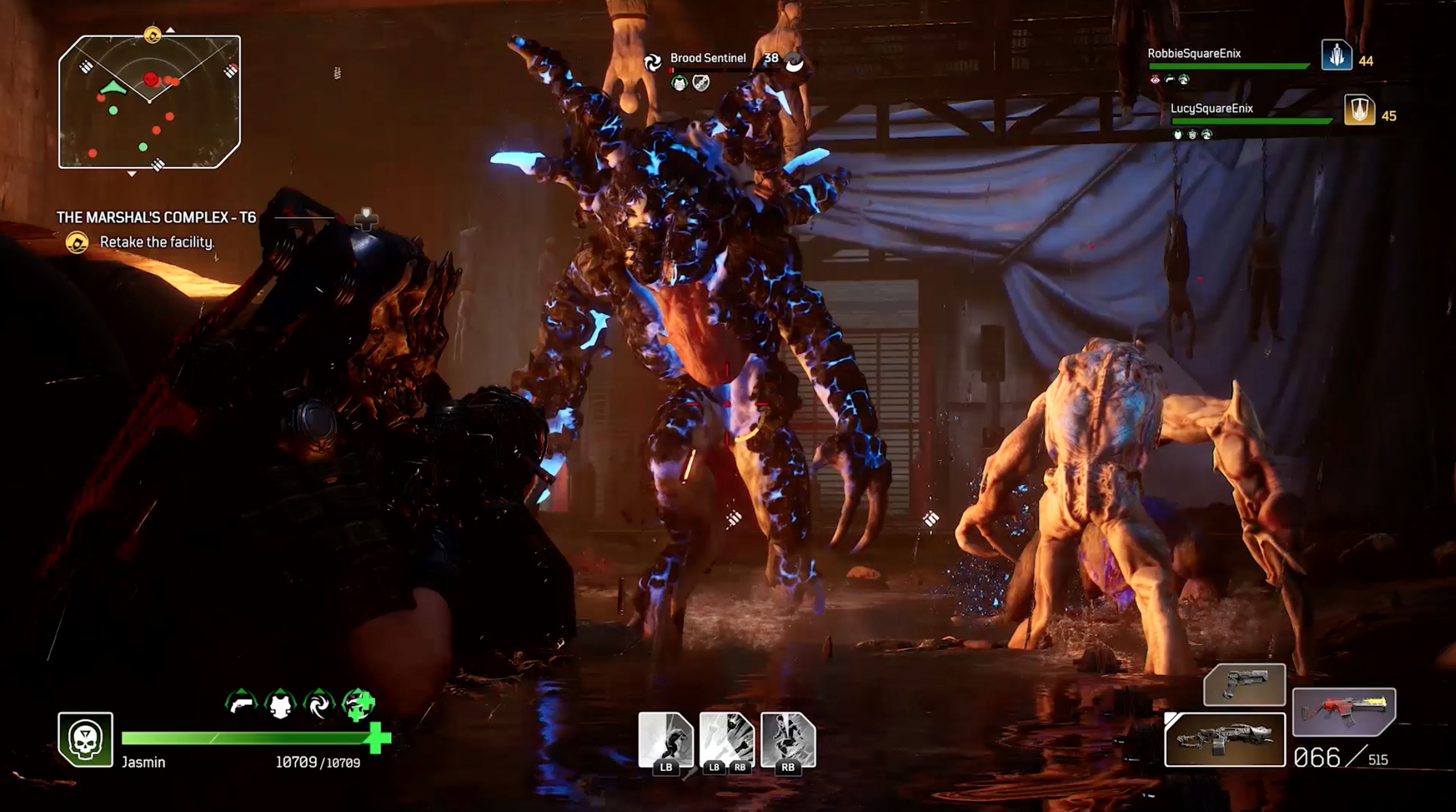This screenshot has width=1456, height=812.
Task: Select teammate name LucySquareEnix
Action: (x=1211, y=108)
